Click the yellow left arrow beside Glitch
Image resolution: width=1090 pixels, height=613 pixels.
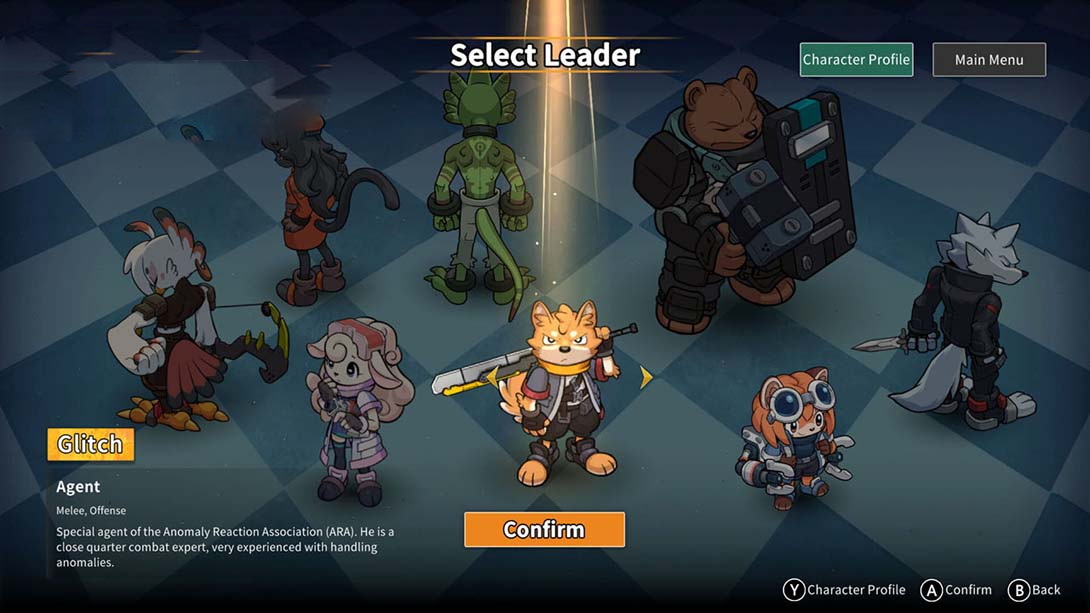coord(492,376)
